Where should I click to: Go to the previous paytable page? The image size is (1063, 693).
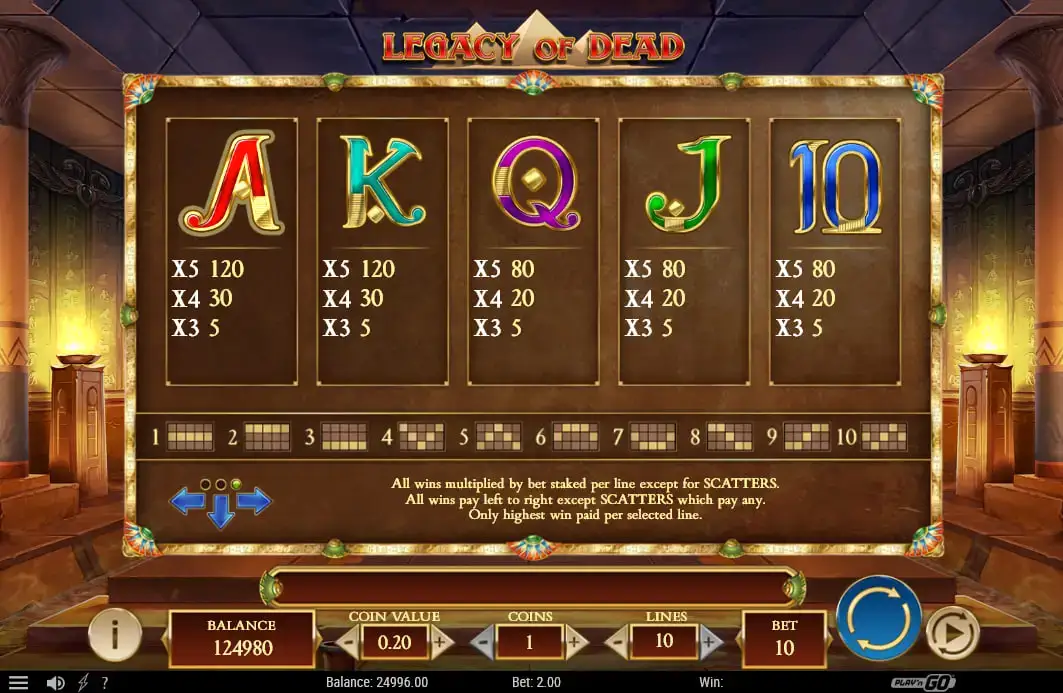click(187, 501)
